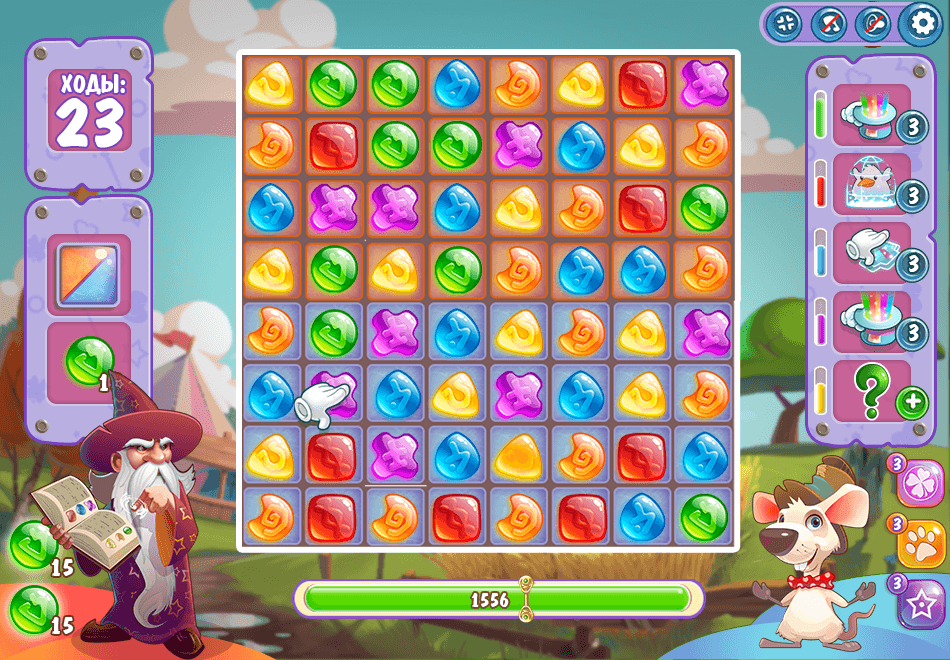This screenshot has height=660, width=950.
Task: Activate the orange paw print bonus
Action: click(920, 544)
